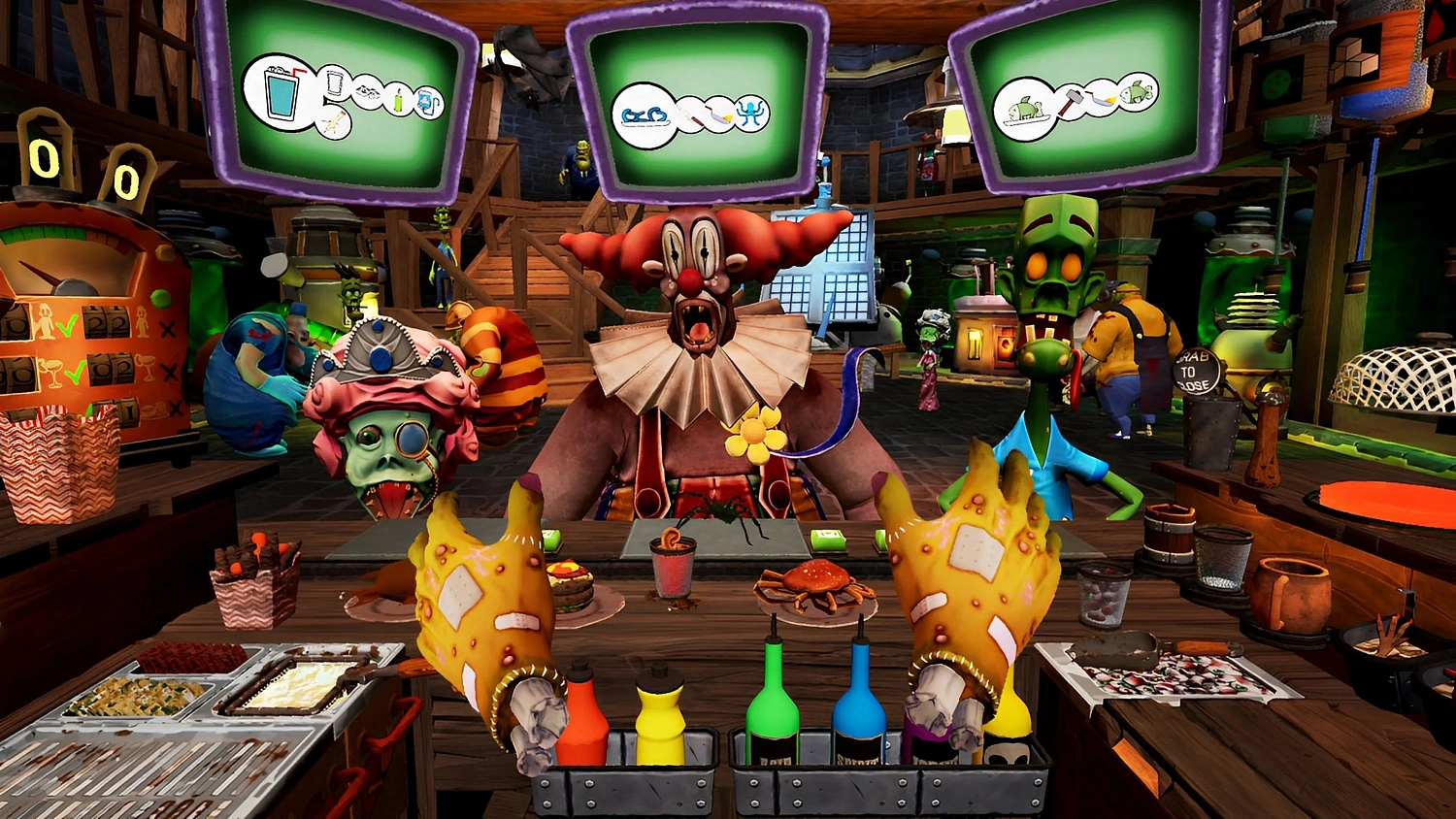Click the green bottle icon on the left order screen
Image resolution: width=1456 pixels, height=819 pixels.
[398, 100]
